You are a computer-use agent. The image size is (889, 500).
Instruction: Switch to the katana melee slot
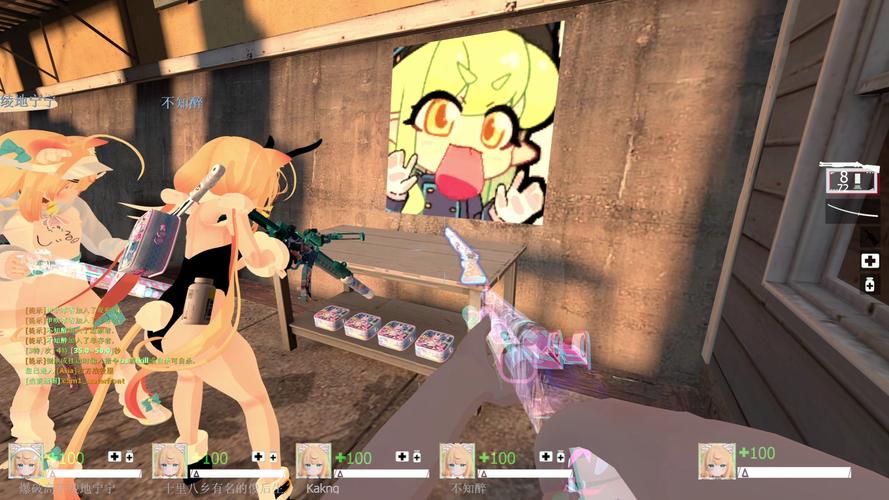pyautogui.click(x=850, y=213)
